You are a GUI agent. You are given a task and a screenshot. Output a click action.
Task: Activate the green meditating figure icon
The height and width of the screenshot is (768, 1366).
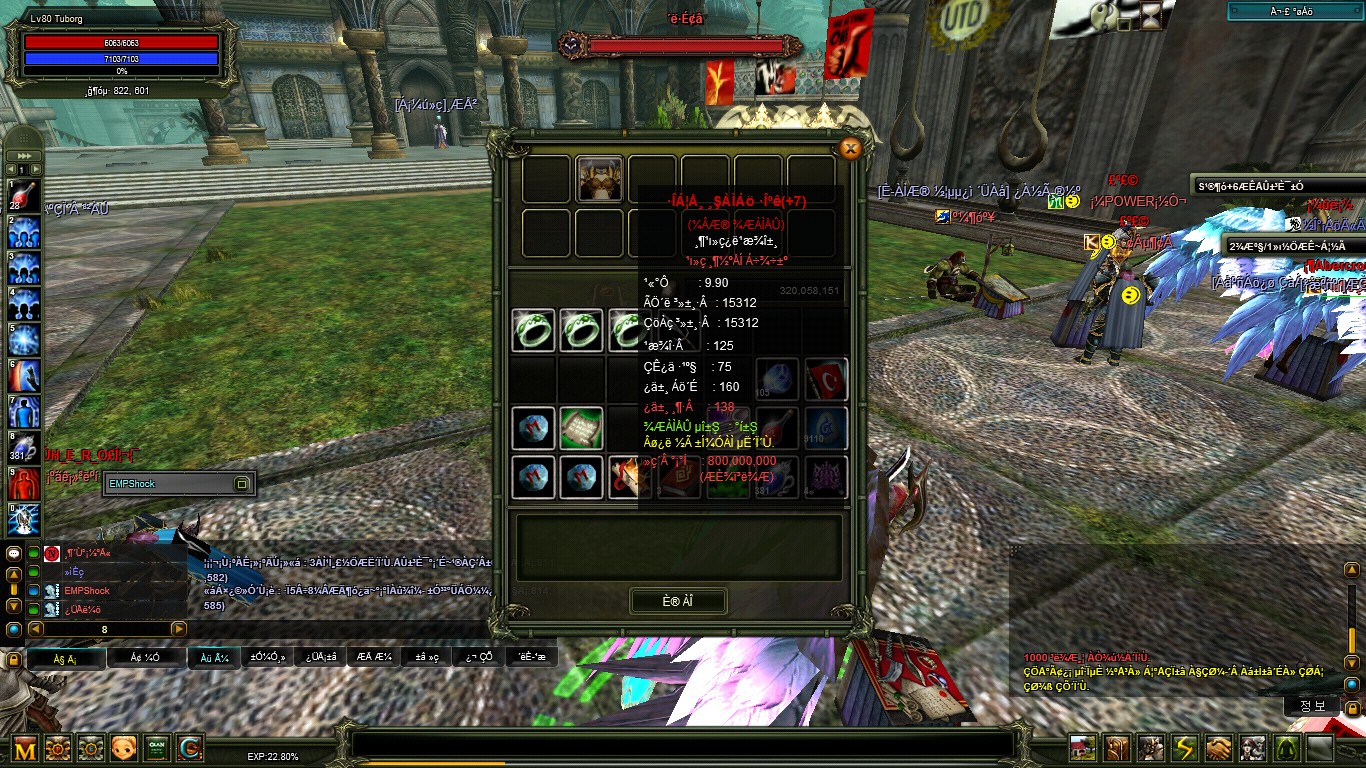click(1286, 748)
